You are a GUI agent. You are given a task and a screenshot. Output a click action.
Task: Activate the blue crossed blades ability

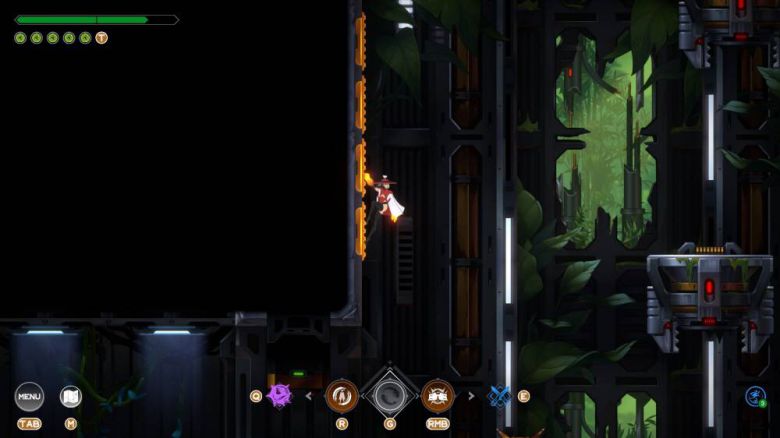499,396
